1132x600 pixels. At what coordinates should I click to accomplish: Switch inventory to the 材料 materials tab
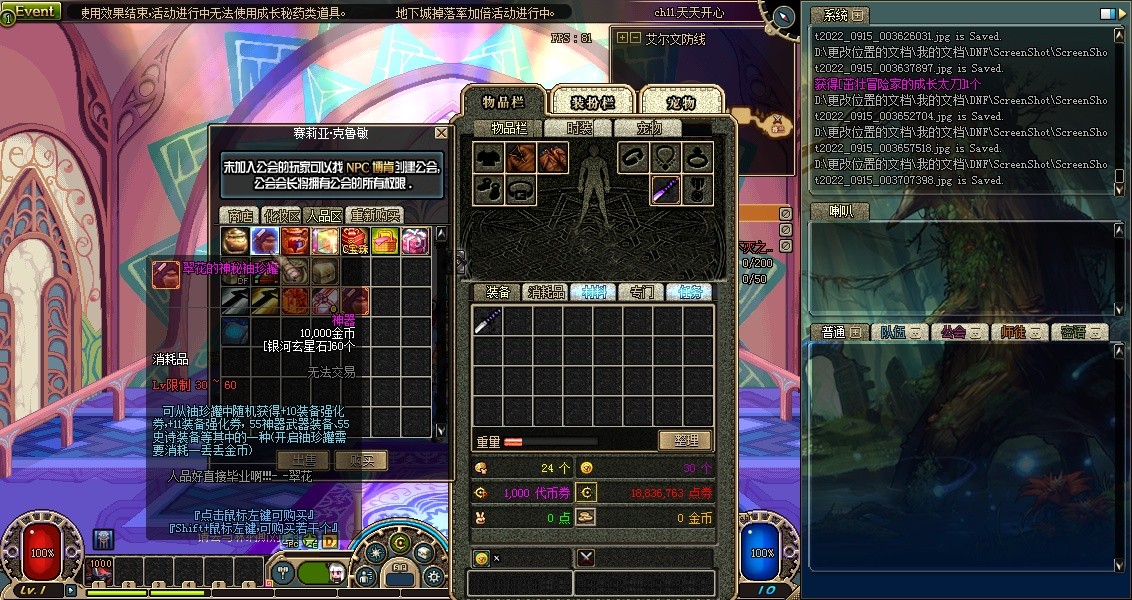pos(592,292)
